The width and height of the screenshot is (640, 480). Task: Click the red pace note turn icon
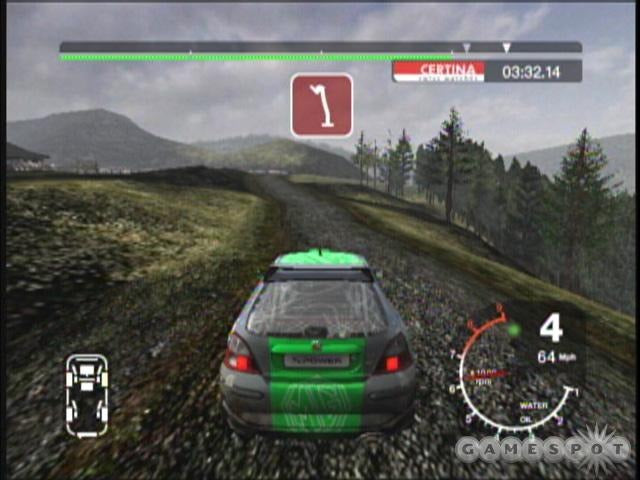click(x=322, y=105)
